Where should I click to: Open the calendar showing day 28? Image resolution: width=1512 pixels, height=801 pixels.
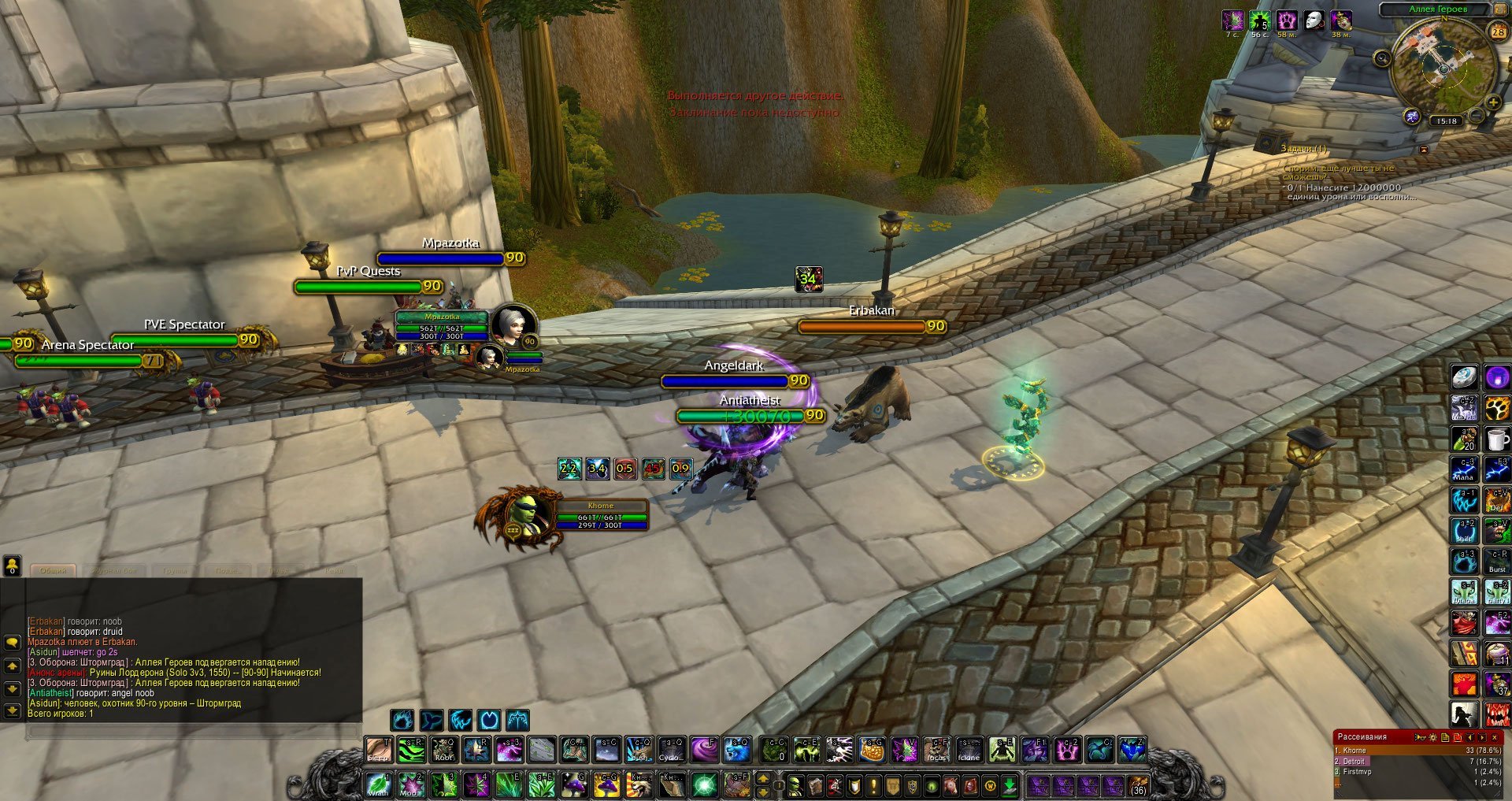(1497, 32)
